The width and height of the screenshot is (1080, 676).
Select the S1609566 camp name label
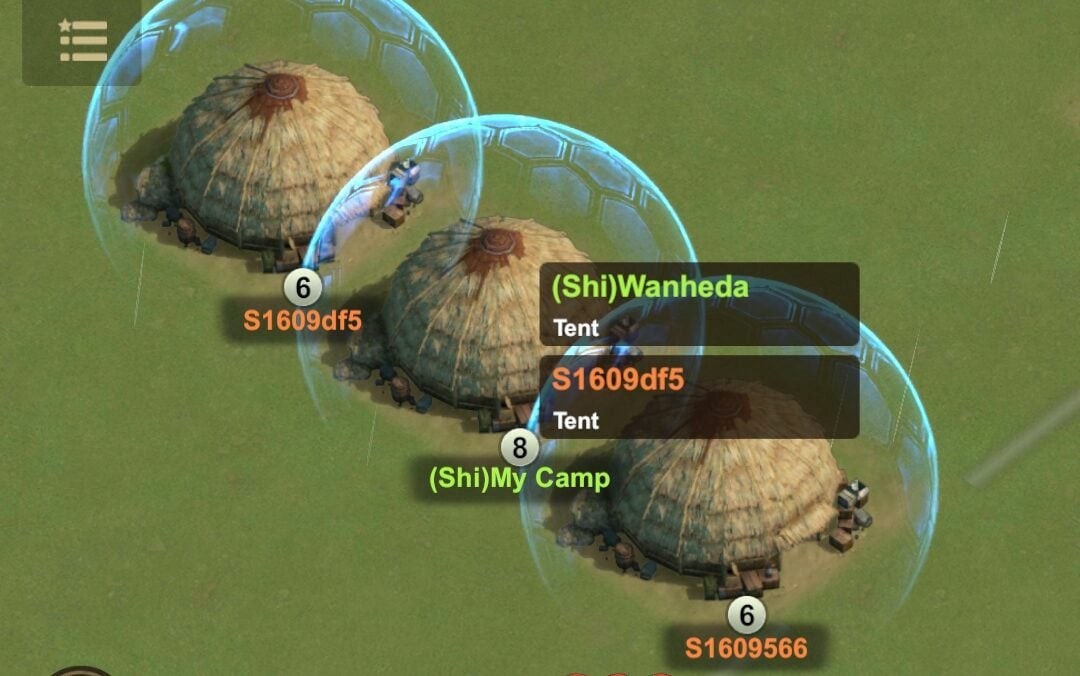click(x=746, y=647)
